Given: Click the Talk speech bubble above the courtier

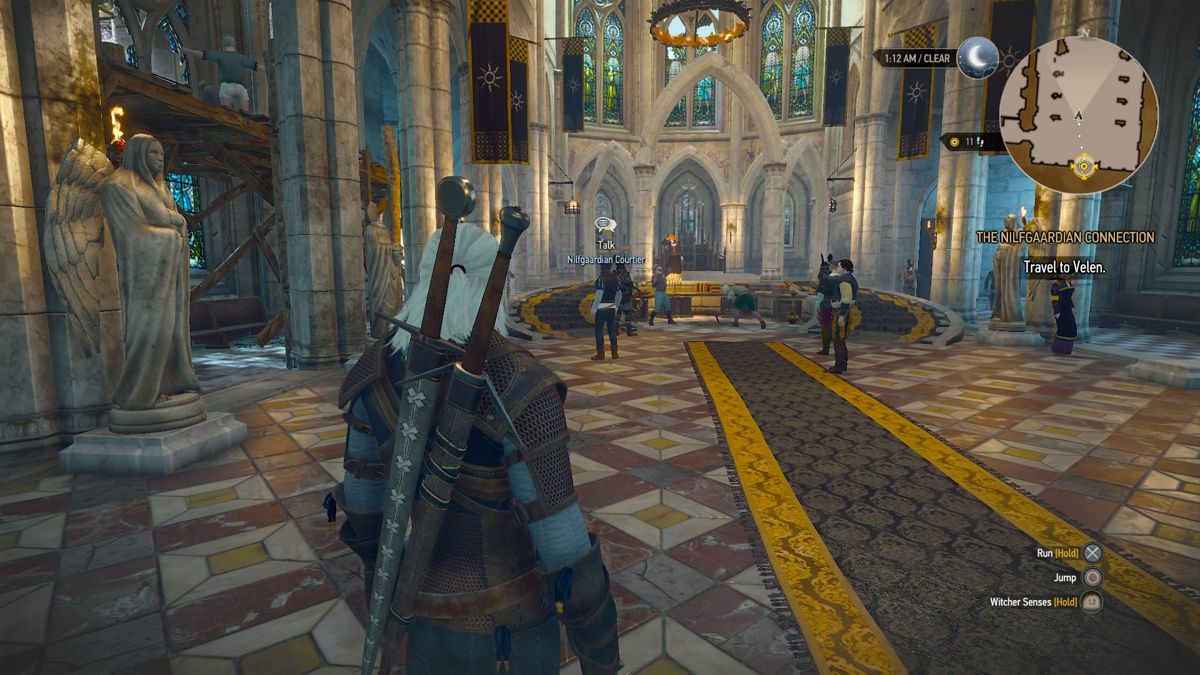Looking at the screenshot, I should pyautogui.click(x=604, y=224).
